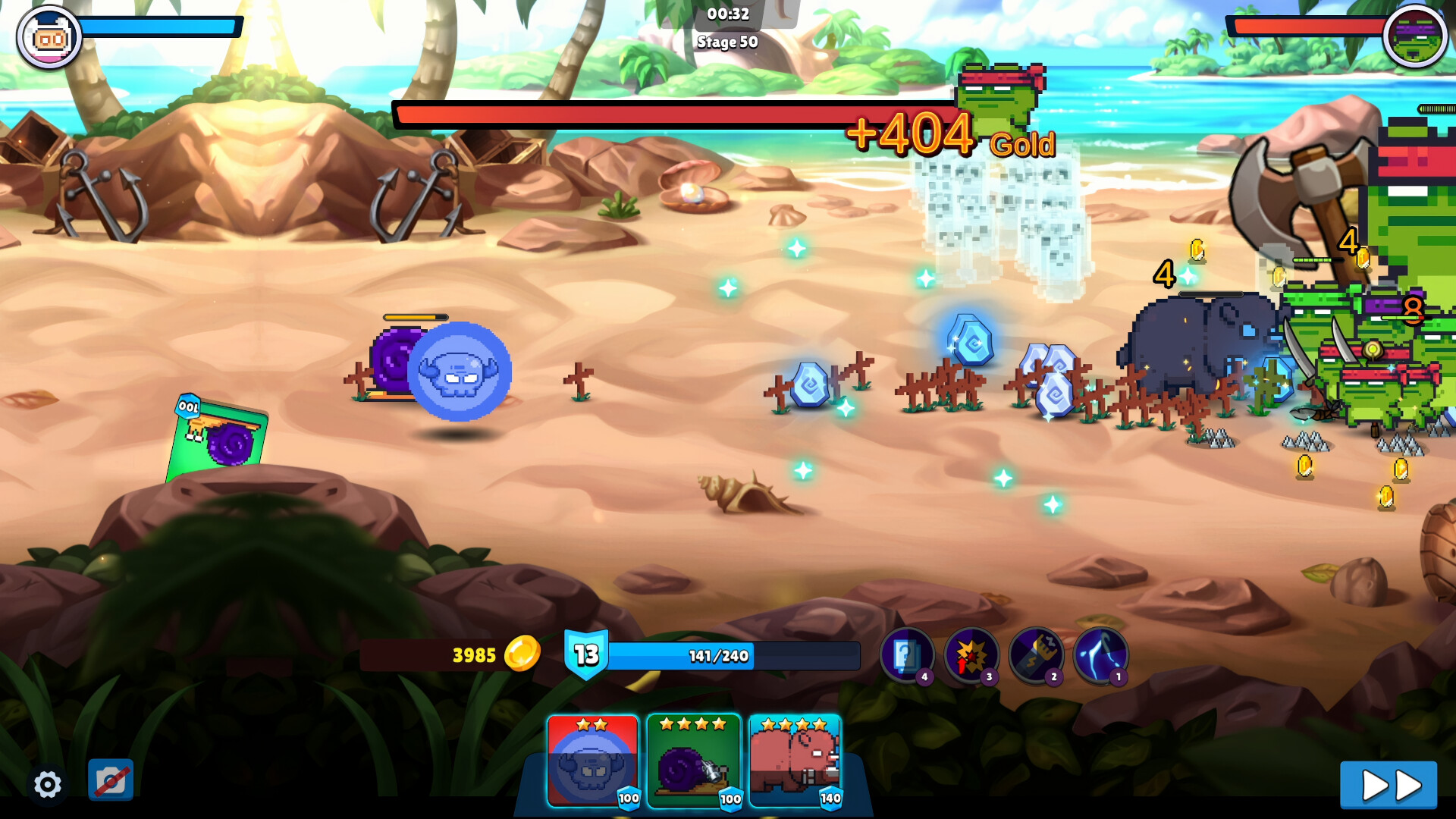
Task: Summon the pink boar unit card
Action: tap(795, 761)
